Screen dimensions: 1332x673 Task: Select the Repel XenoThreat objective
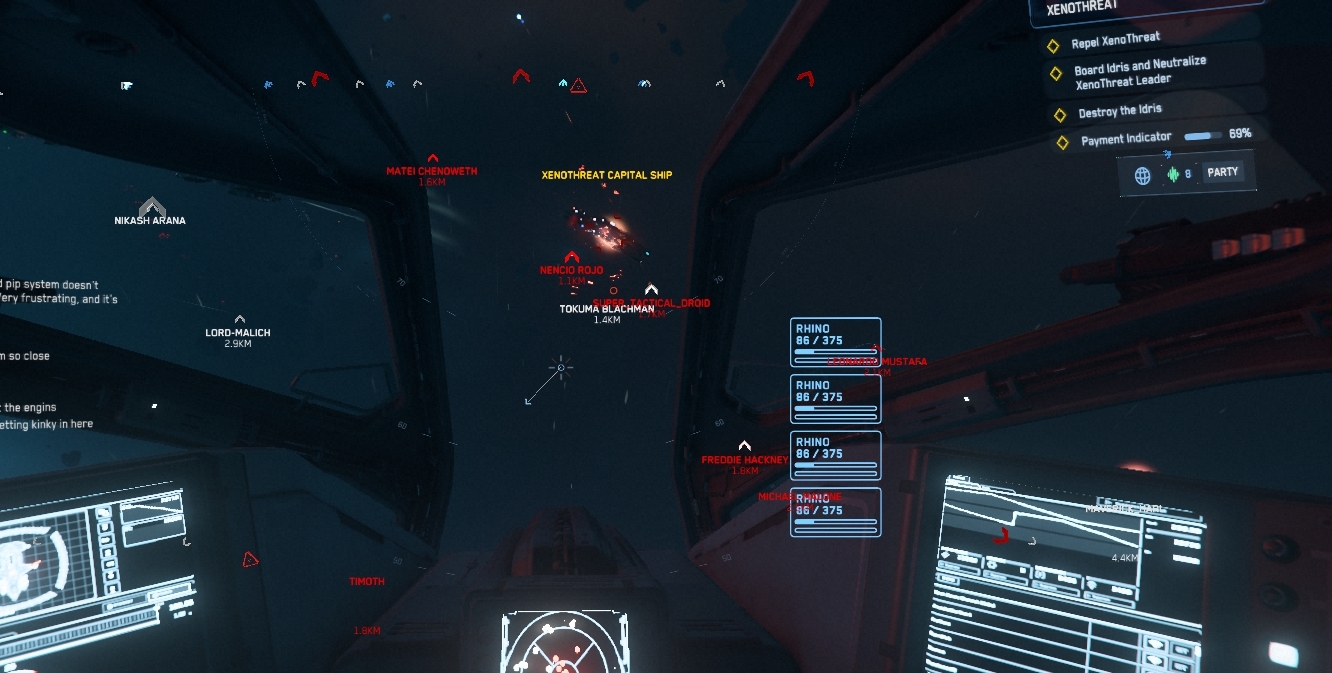1116,41
